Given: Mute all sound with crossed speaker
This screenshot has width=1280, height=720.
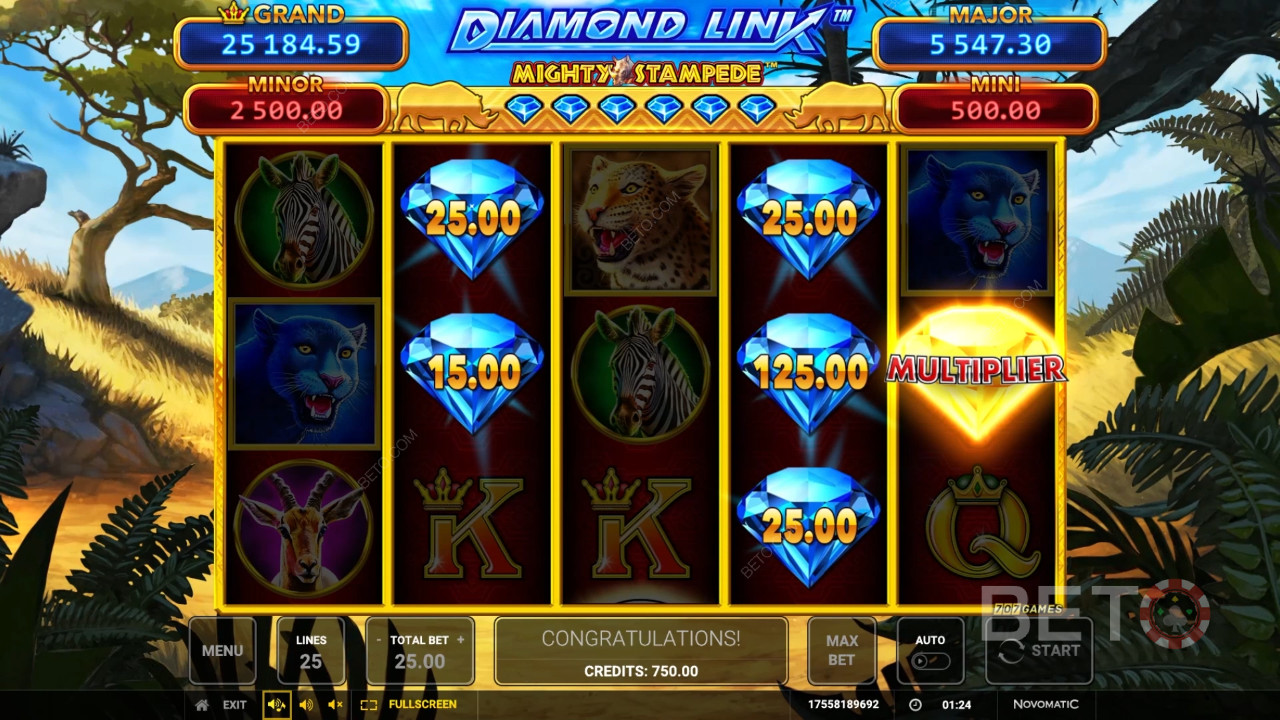Looking at the screenshot, I should 335,705.
